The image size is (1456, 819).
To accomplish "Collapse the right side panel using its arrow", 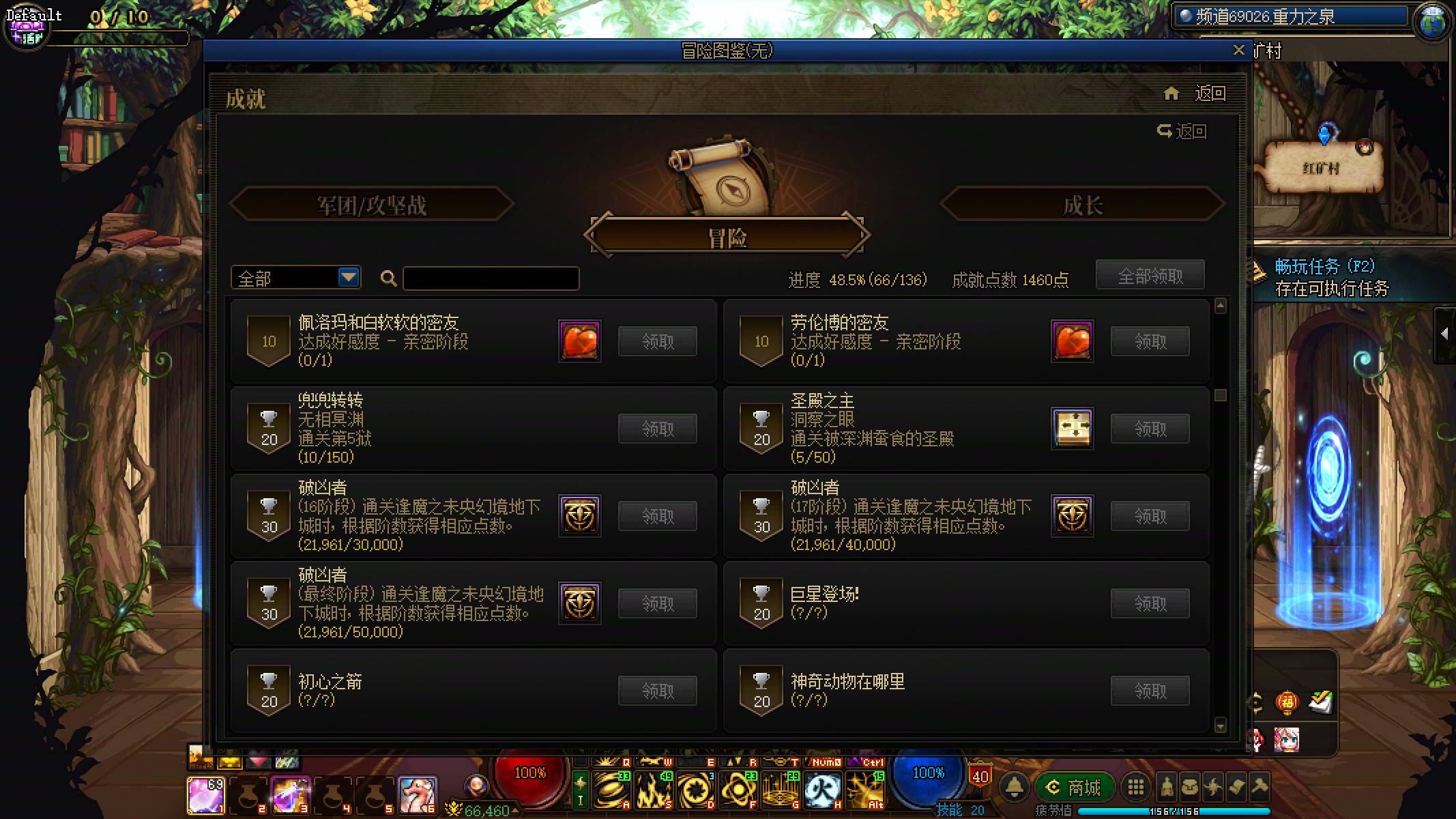I will click(x=1446, y=332).
